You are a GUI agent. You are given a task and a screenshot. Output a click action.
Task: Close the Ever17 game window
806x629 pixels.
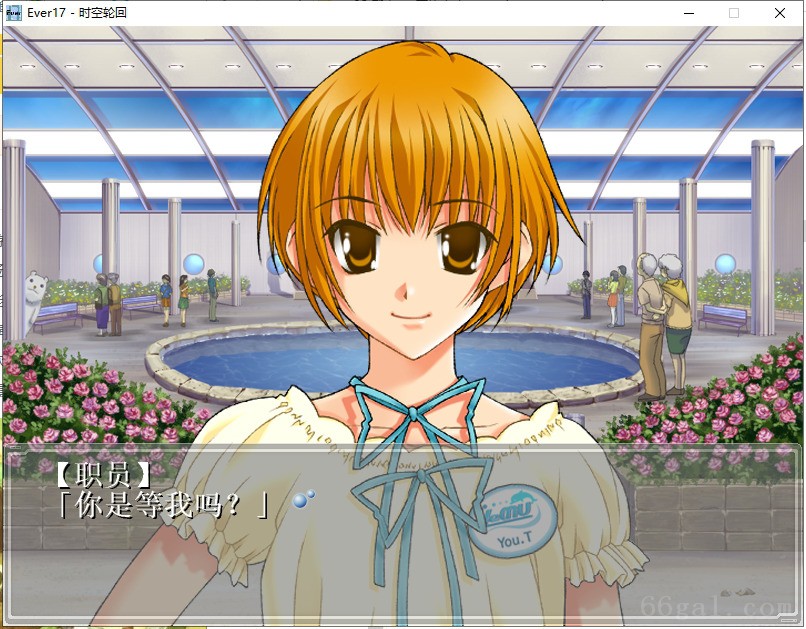click(780, 13)
